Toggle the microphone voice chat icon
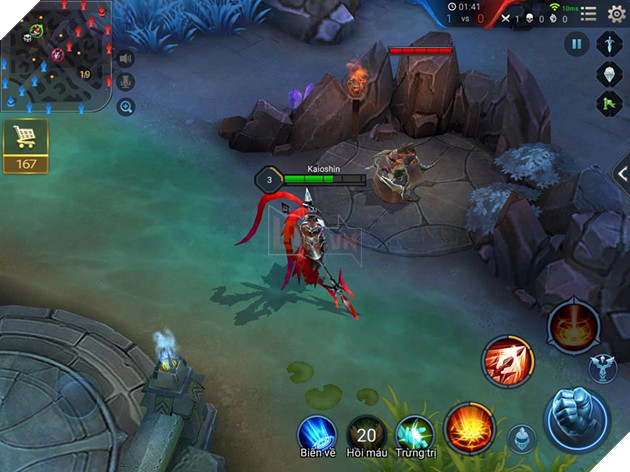 [126, 82]
